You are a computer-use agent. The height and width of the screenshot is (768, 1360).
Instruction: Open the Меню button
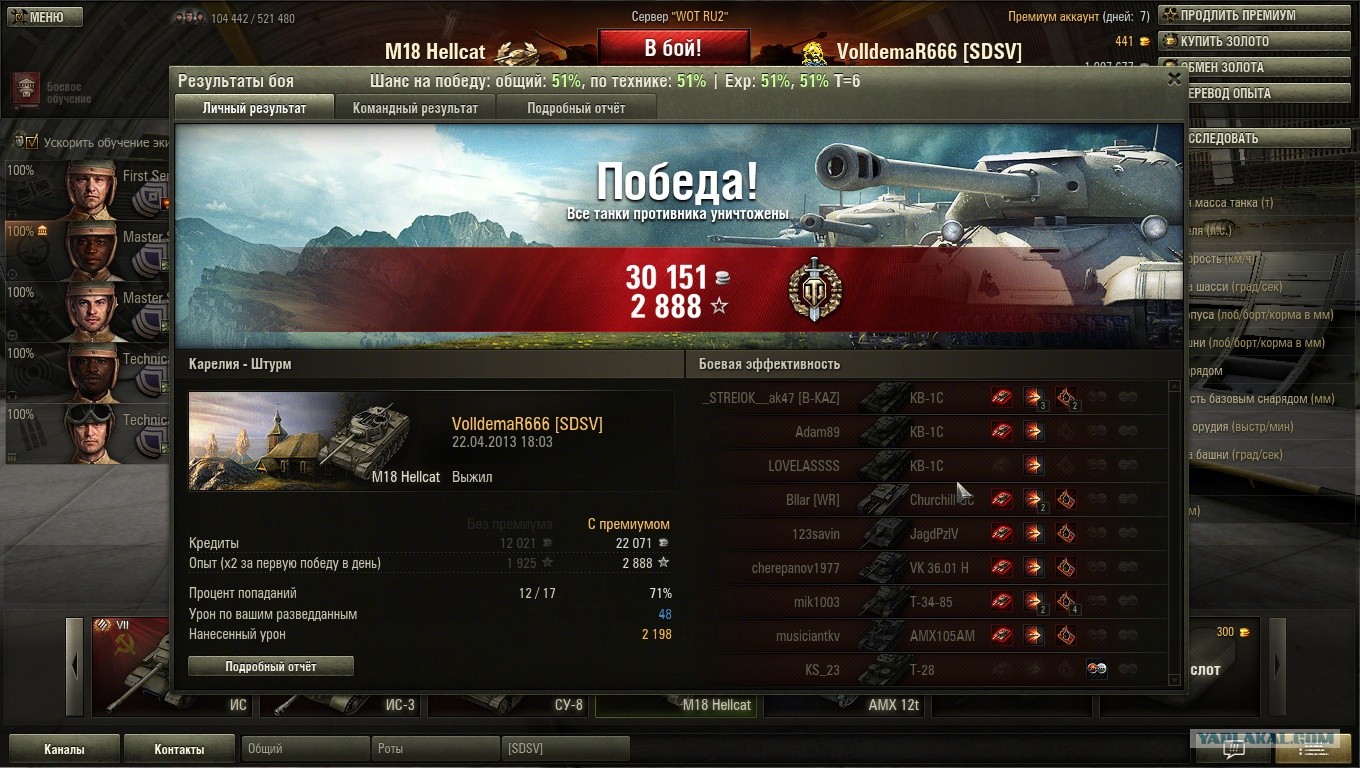(x=45, y=17)
